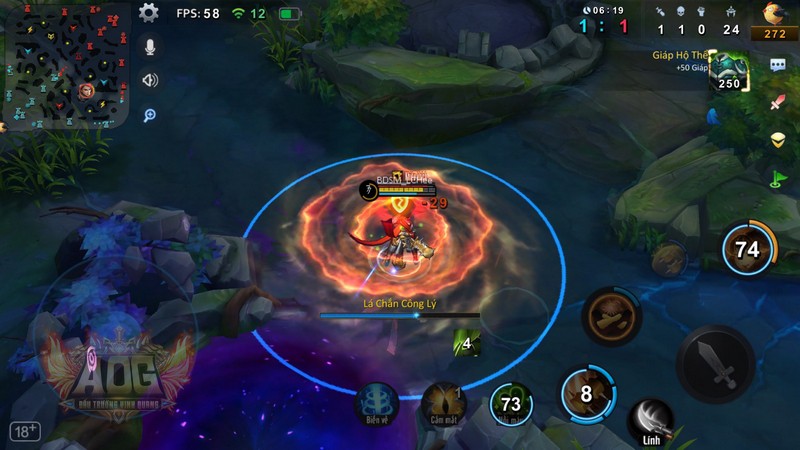Send the green flag gather signal
The width and height of the screenshot is (800, 450).
[x=778, y=179]
